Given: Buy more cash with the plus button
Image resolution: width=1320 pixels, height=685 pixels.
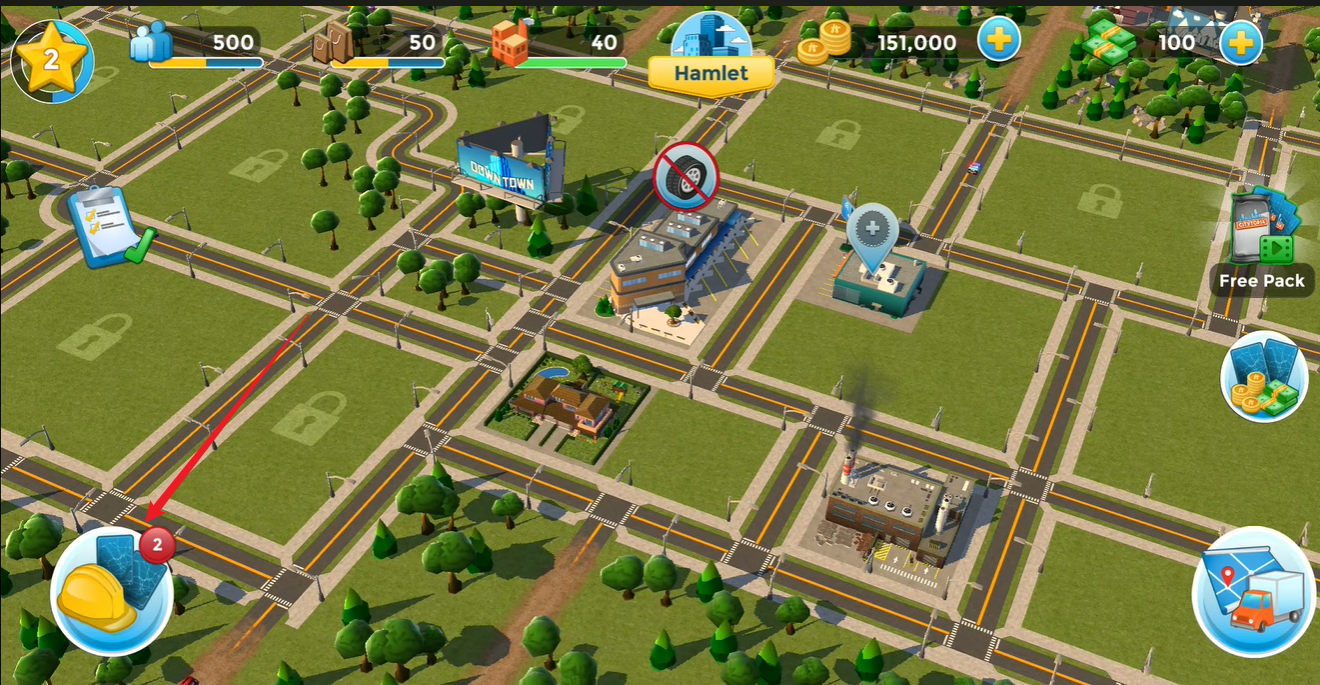Looking at the screenshot, I should [x=1240, y=43].
